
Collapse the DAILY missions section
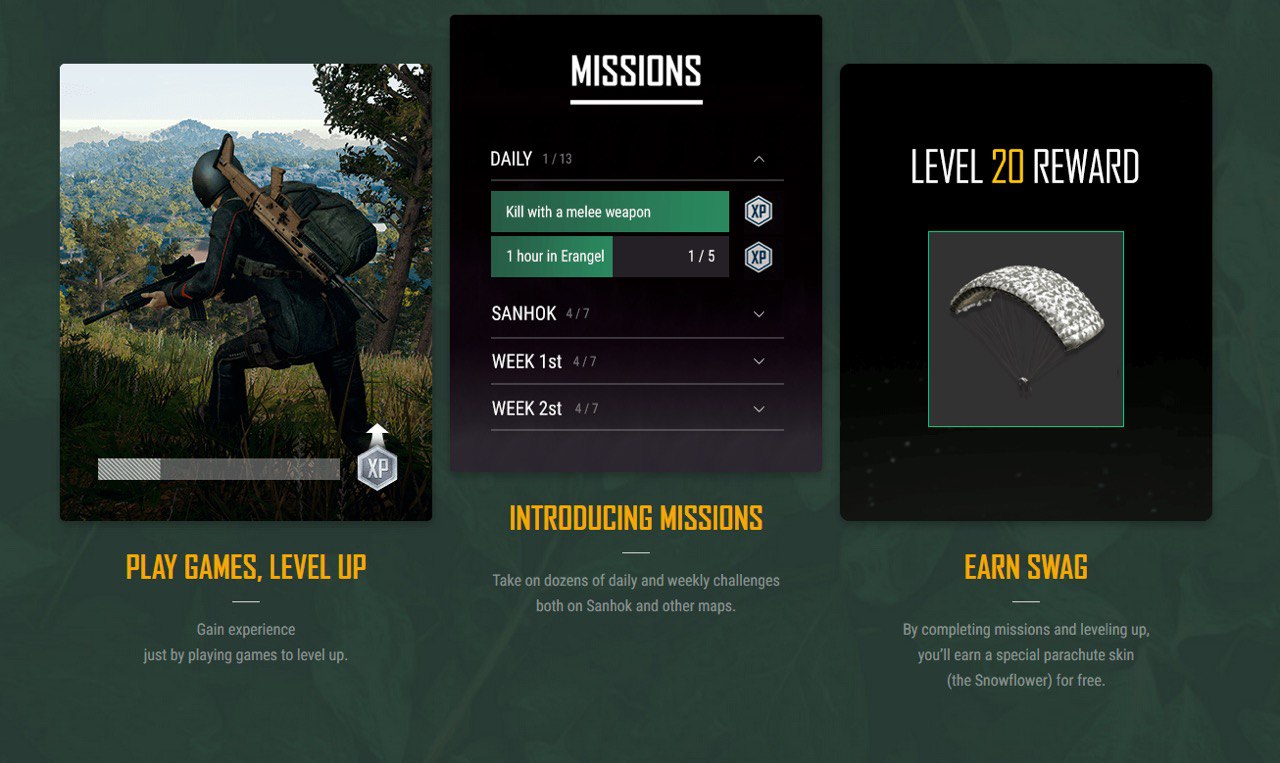759,159
